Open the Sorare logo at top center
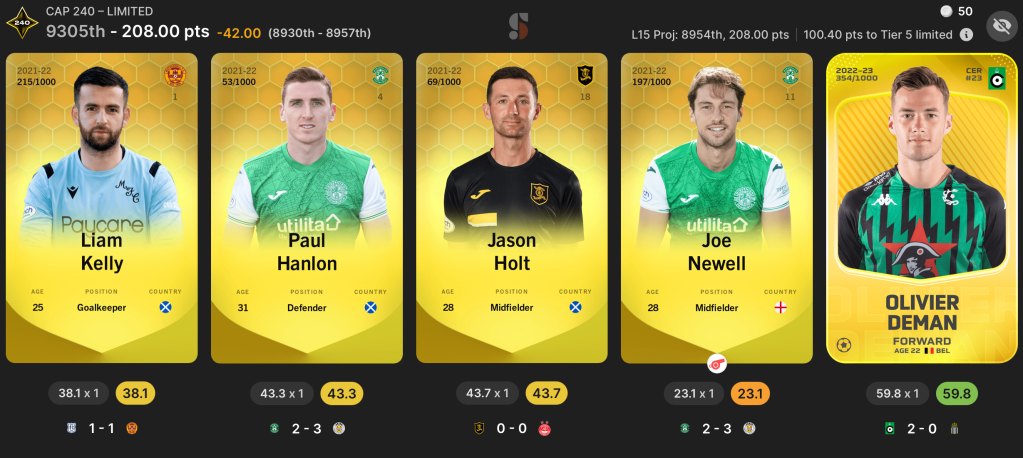This screenshot has height=458, width=1023. [x=517, y=26]
